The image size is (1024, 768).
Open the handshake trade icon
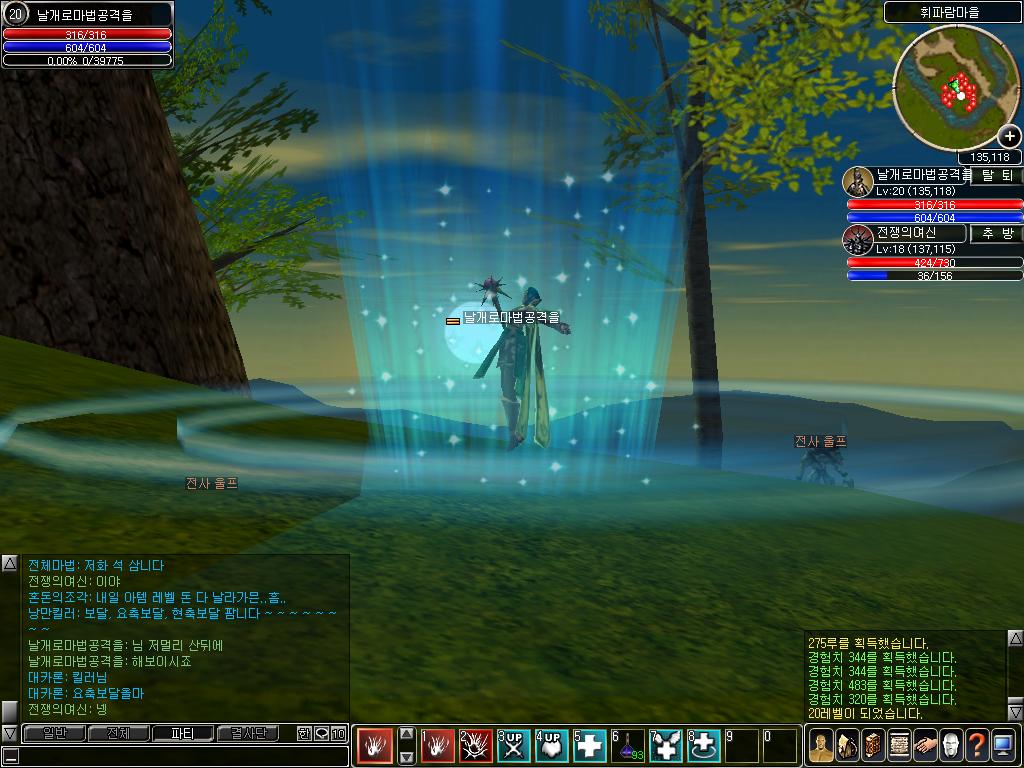point(924,745)
